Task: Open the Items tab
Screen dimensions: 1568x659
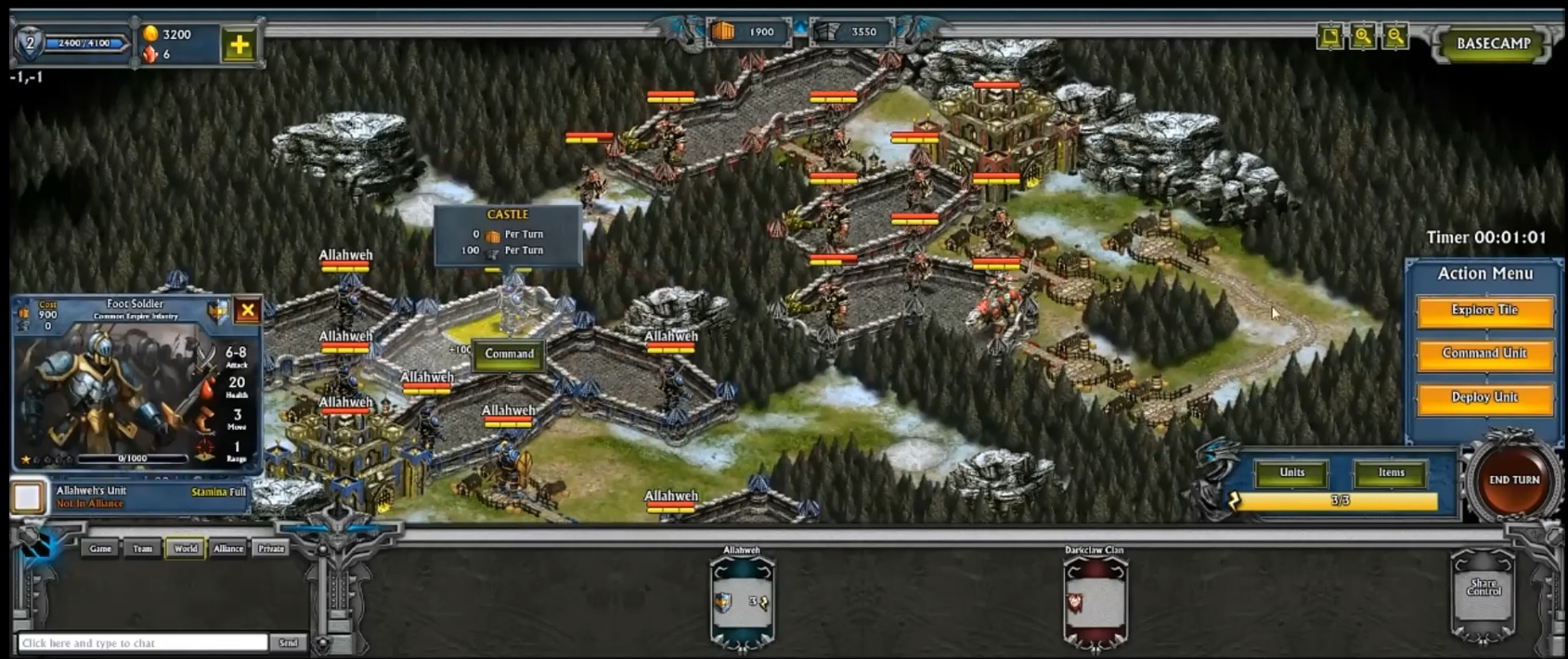Action: (1390, 473)
